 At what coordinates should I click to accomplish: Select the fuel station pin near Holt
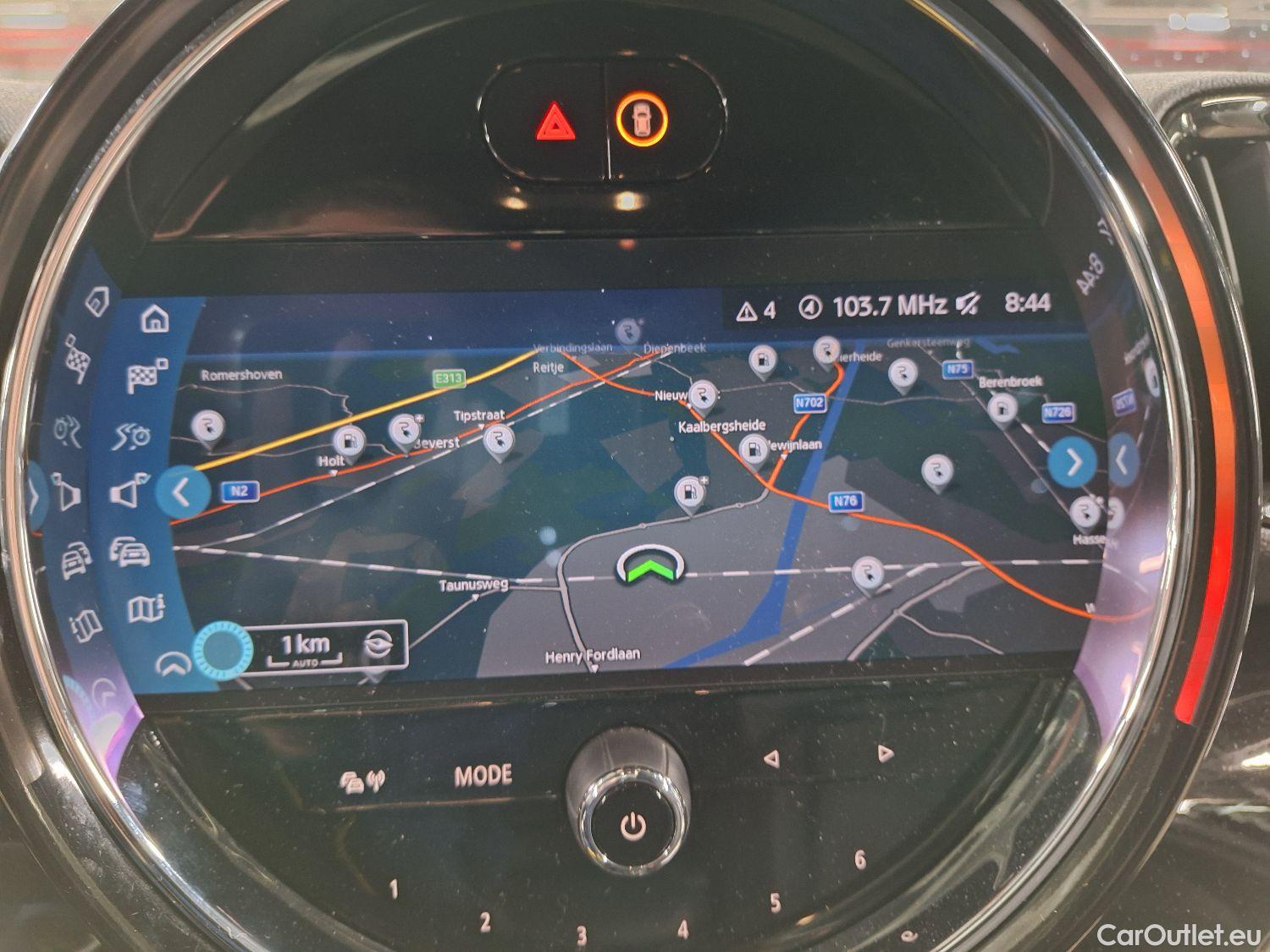click(349, 443)
